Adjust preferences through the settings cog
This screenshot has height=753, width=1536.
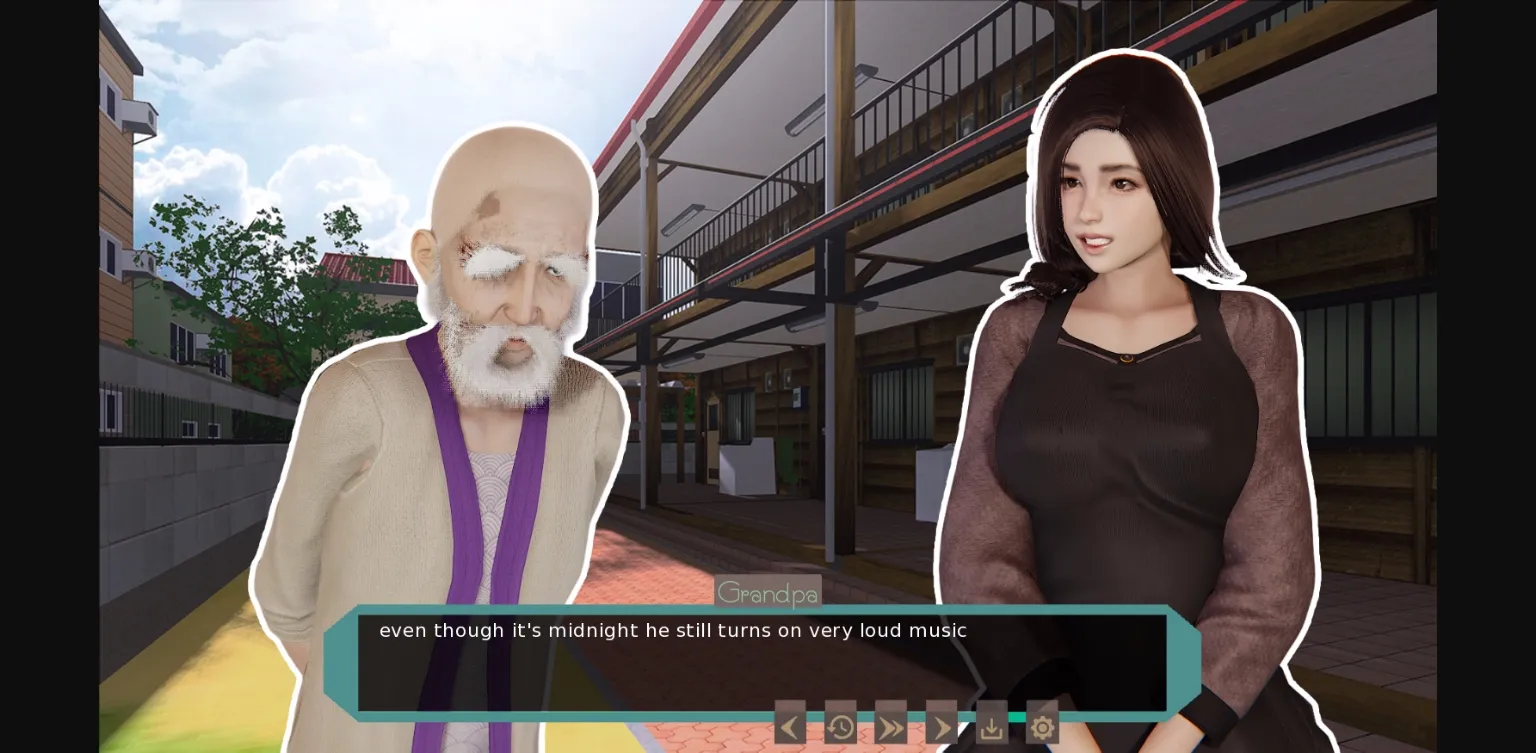(x=1042, y=726)
